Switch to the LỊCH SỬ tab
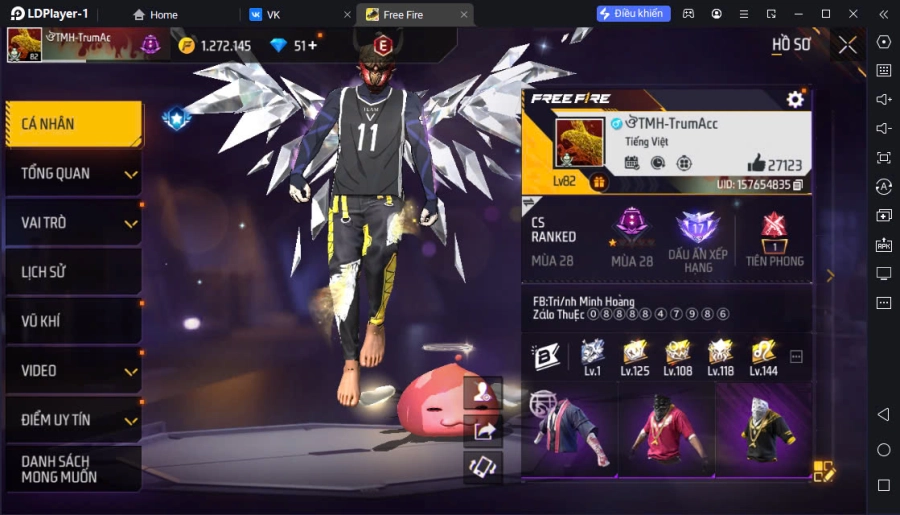 pos(73,272)
